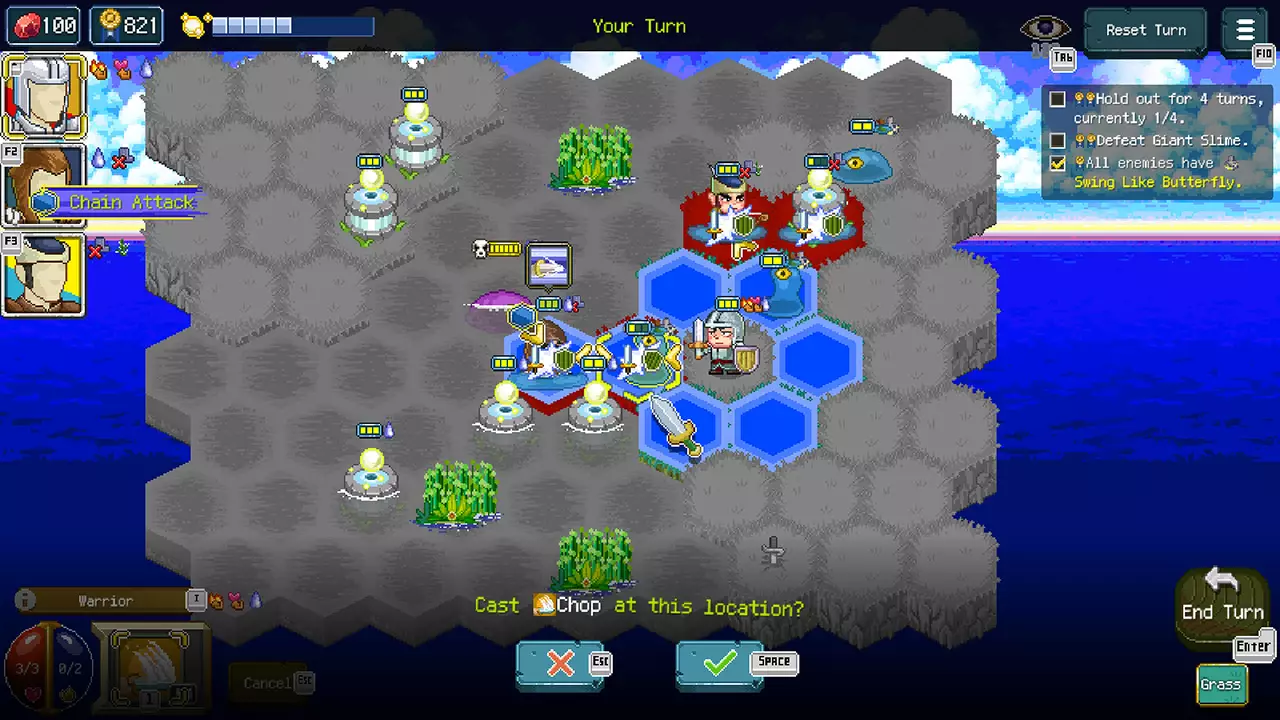Select the white-helmeted warrior portrait
The width and height of the screenshot is (1280, 720).
pyautogui.click(x=43, y=96)
